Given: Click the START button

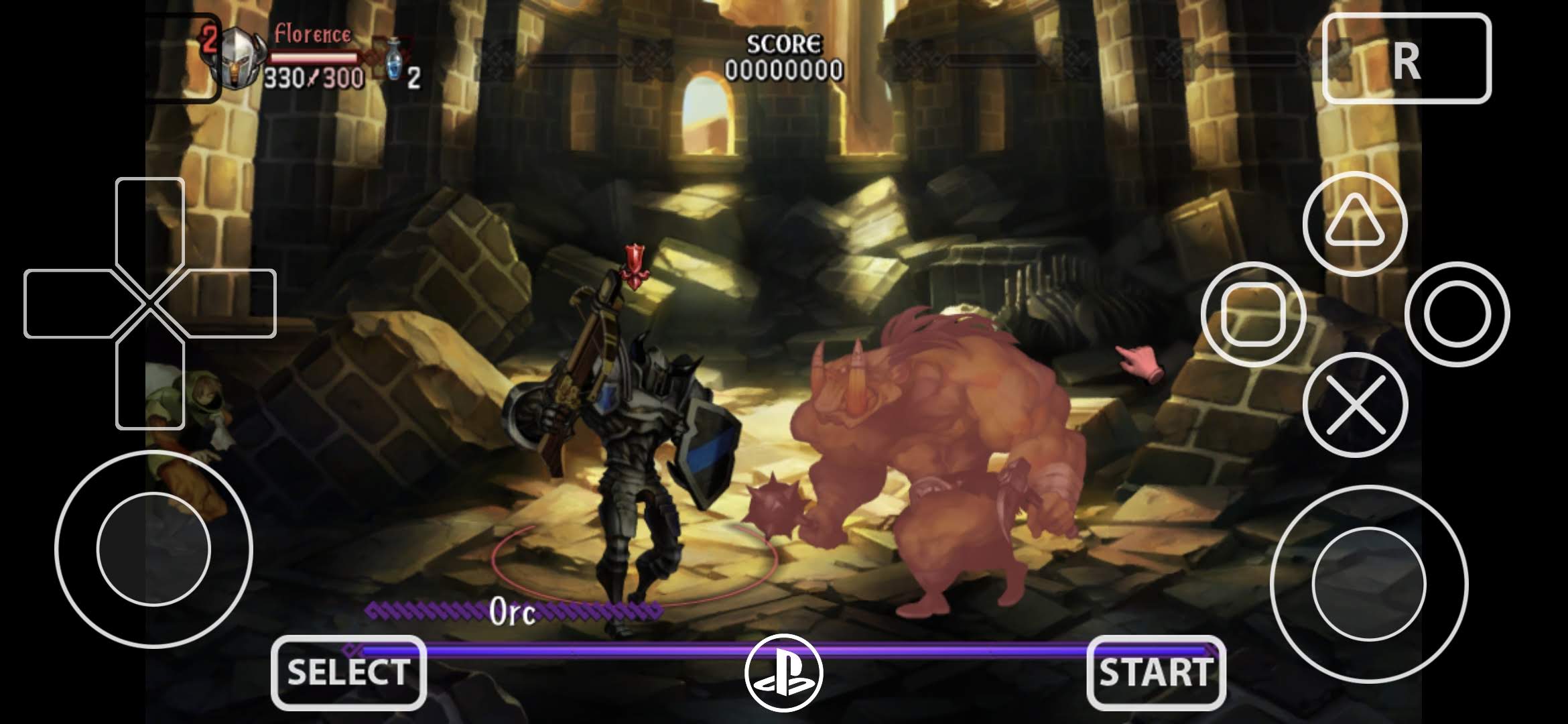Looking at the screenshot, I should (1156, 672).
